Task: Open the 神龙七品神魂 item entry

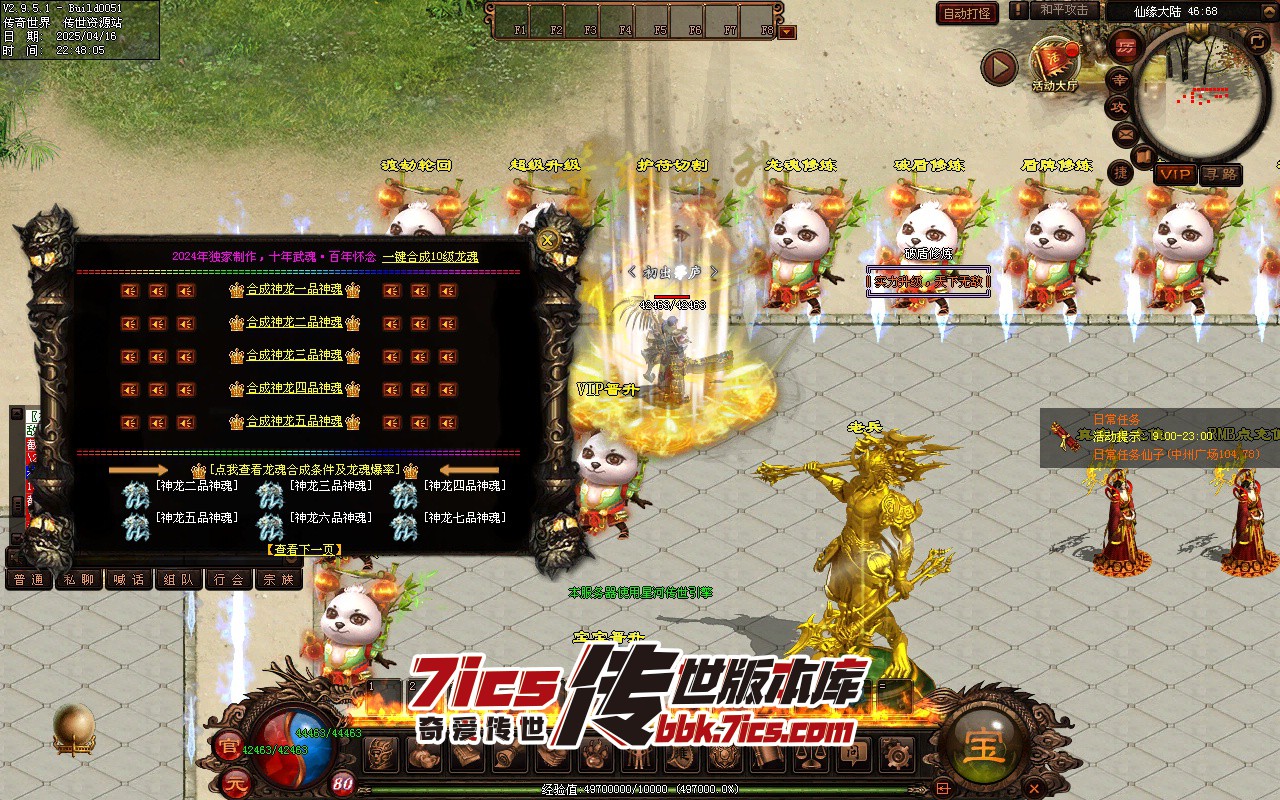Action: pos(463,518)
